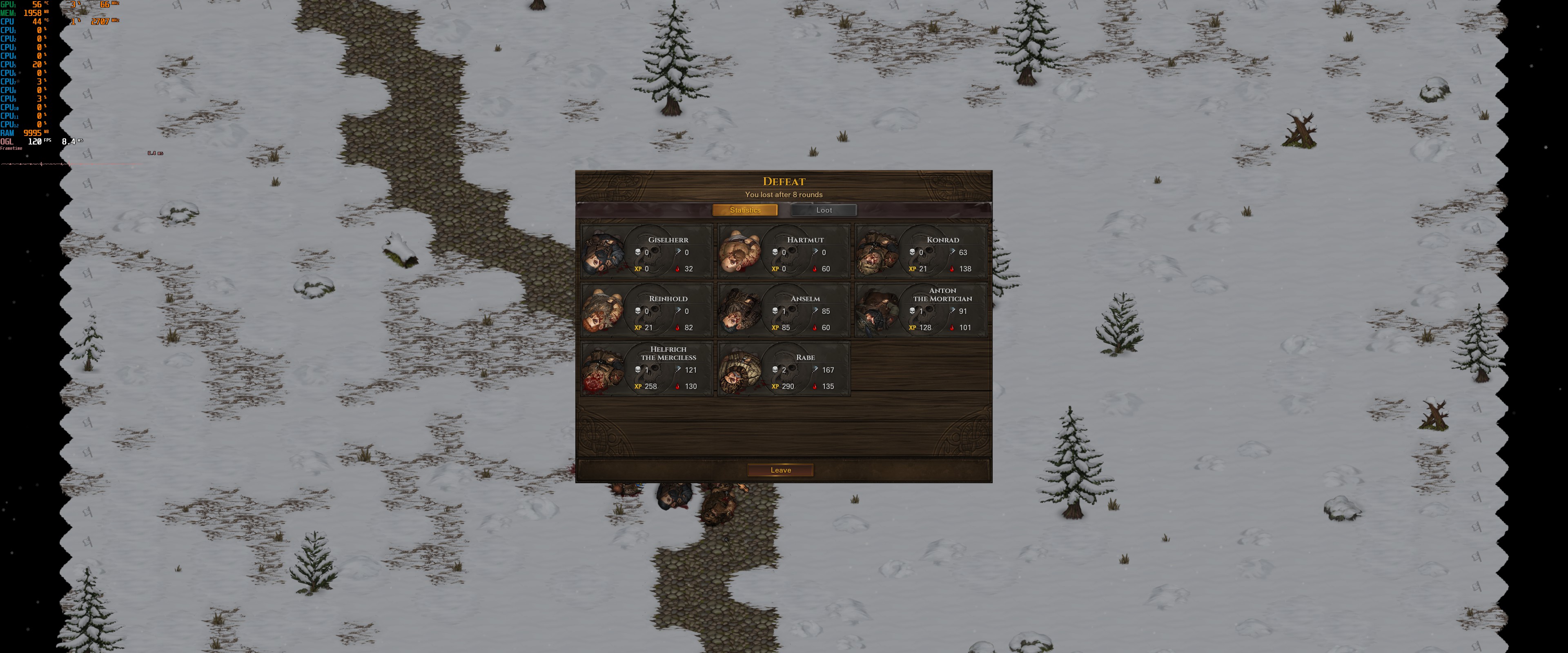1568x653 pixels.
Task: Select Giselherr's statistics card
Action: (646, 252)
